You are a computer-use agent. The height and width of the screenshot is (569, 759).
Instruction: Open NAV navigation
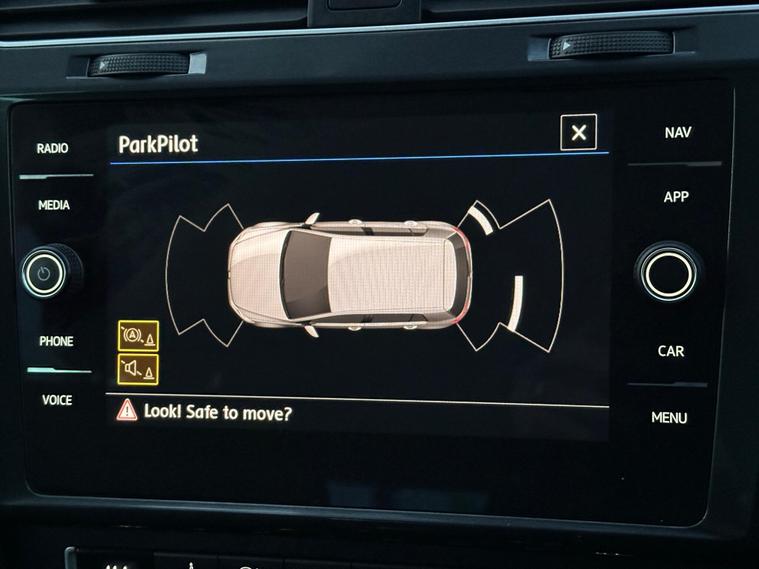click(677, 132)
